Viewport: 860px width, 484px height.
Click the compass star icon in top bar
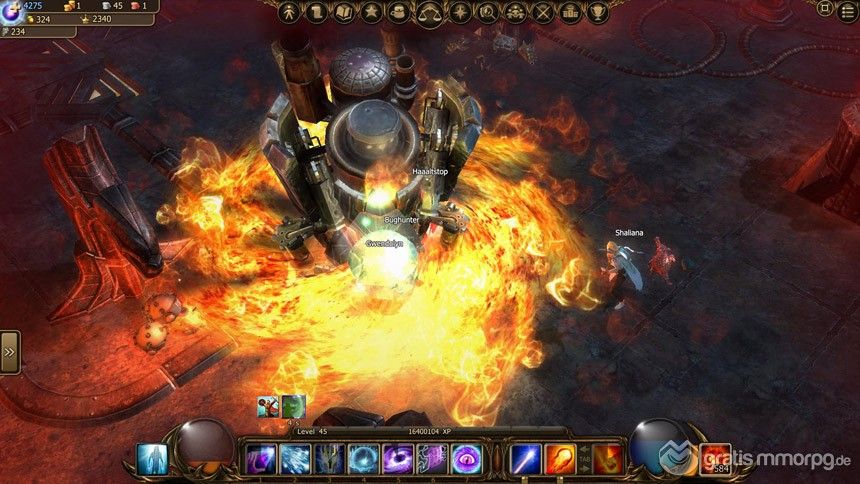coord(459,13)
